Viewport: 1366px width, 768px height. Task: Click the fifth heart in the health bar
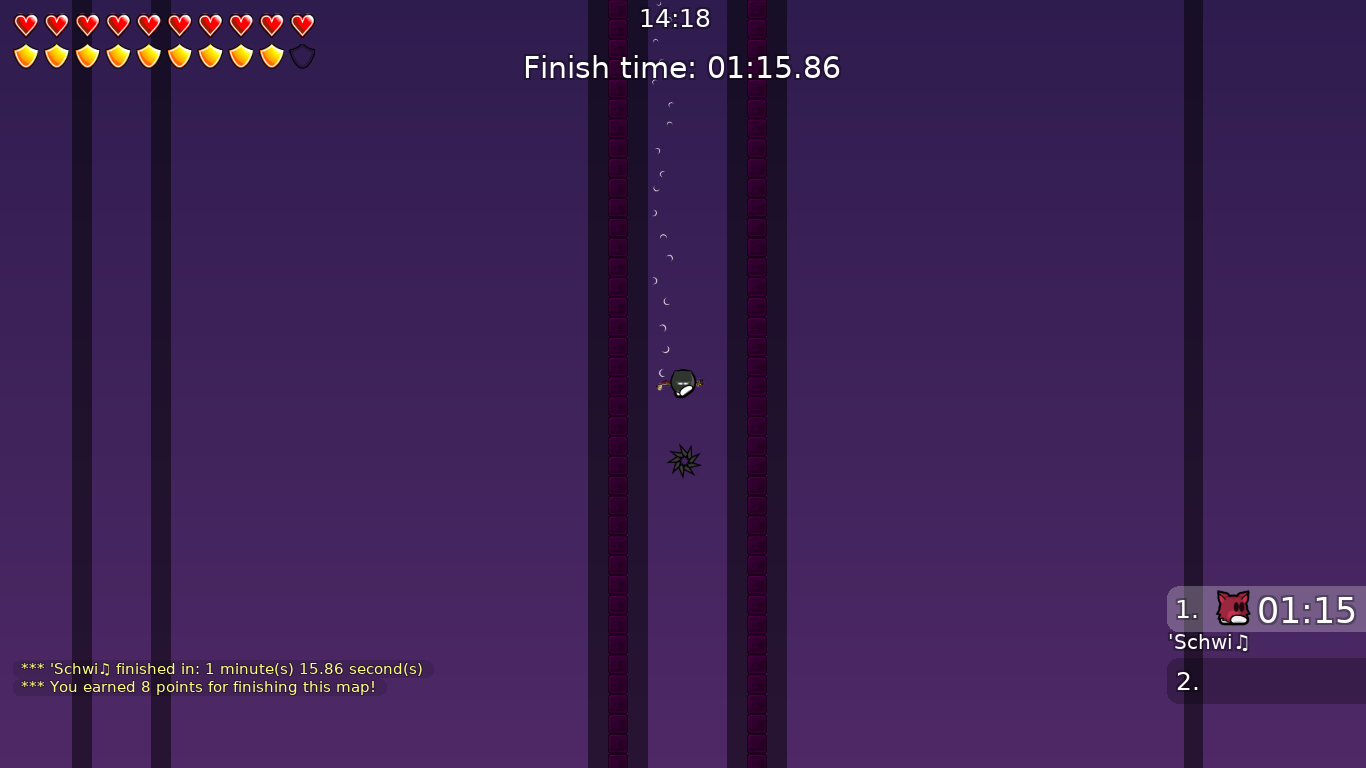pos(147,24)
